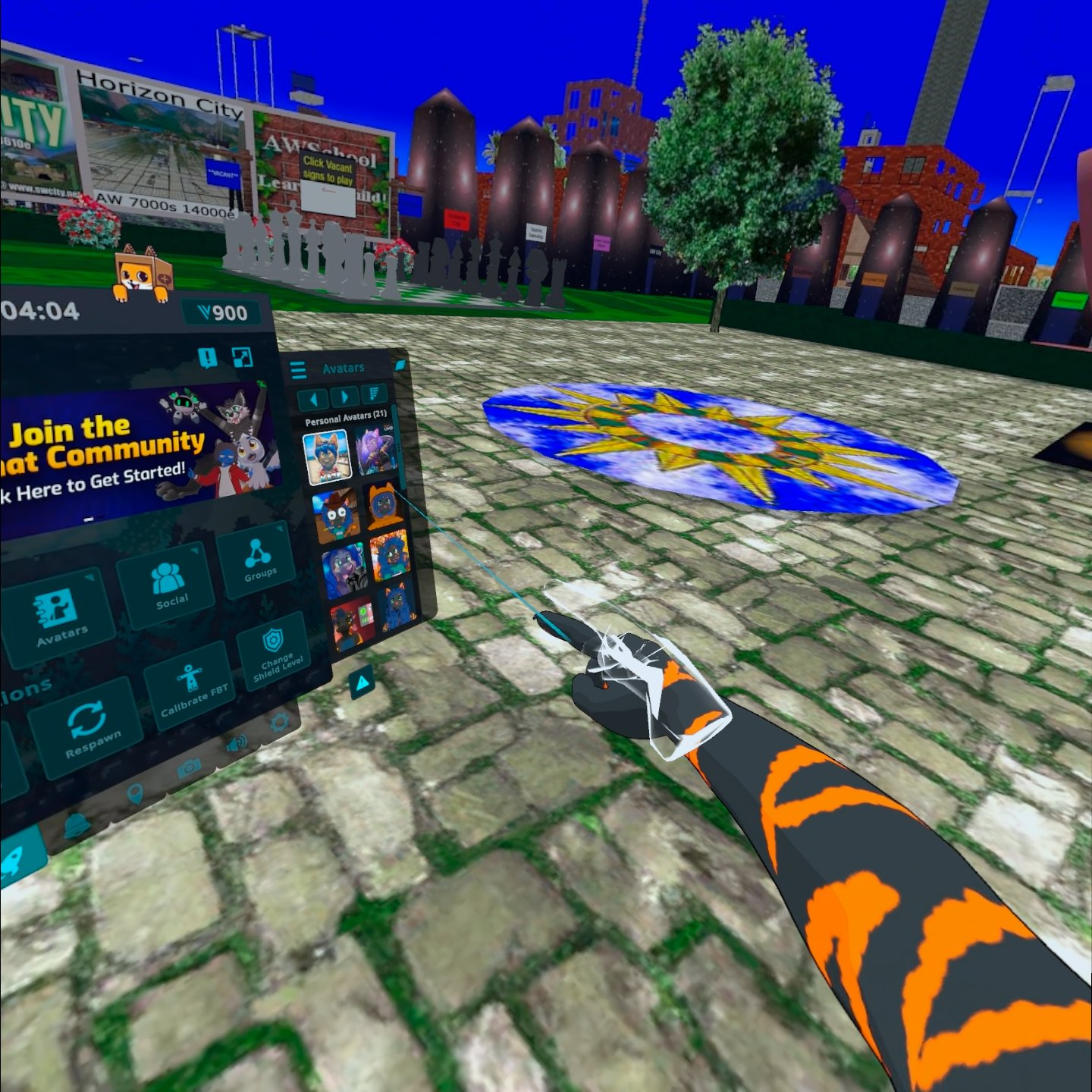The height and width of the screenshot is (1092, 1092).
Task: Choose the cowboy hat avatar thumbnail
Action: (335, 516)
